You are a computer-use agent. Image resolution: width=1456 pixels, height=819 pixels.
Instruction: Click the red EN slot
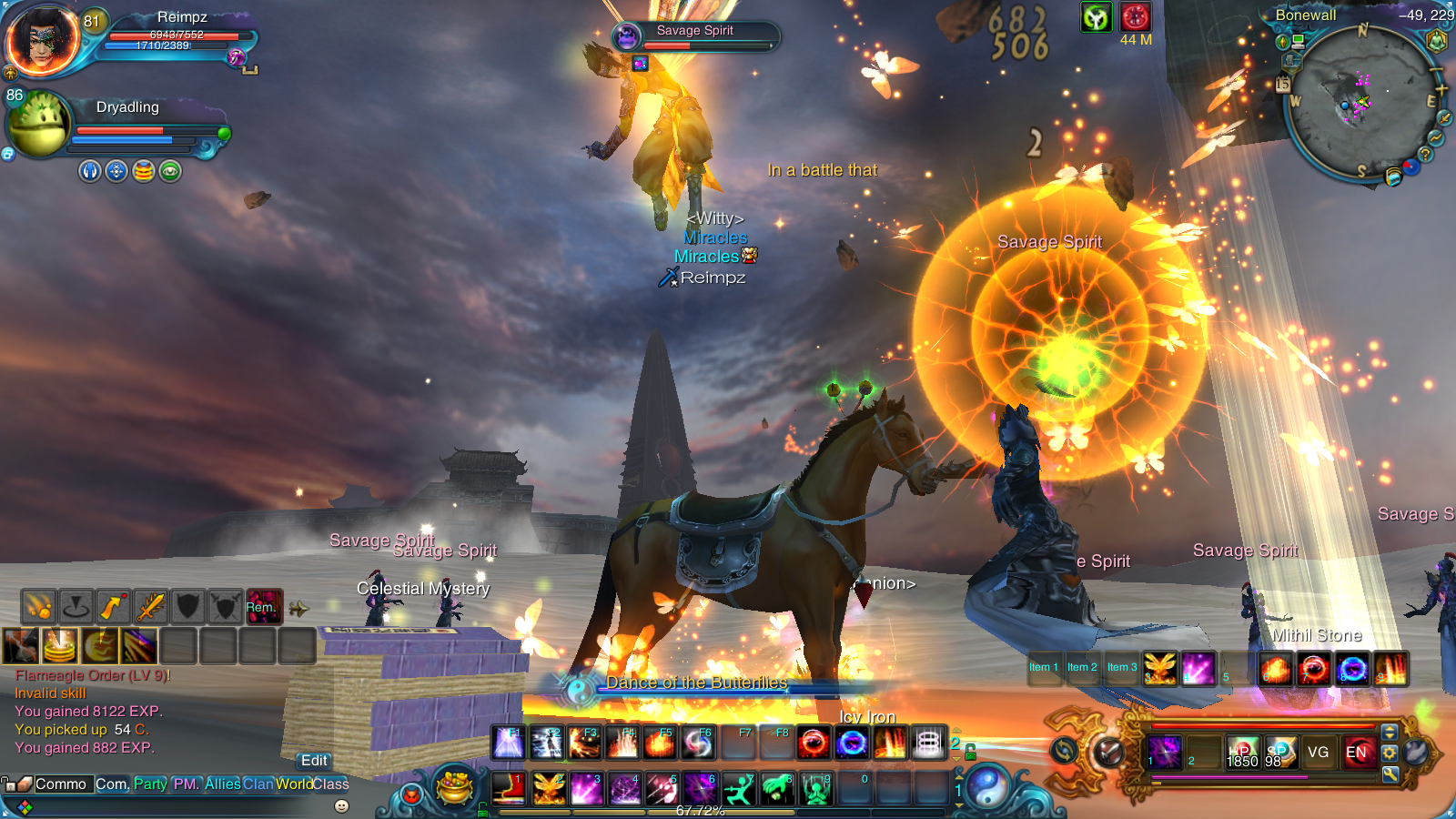tap(1356, 753)
